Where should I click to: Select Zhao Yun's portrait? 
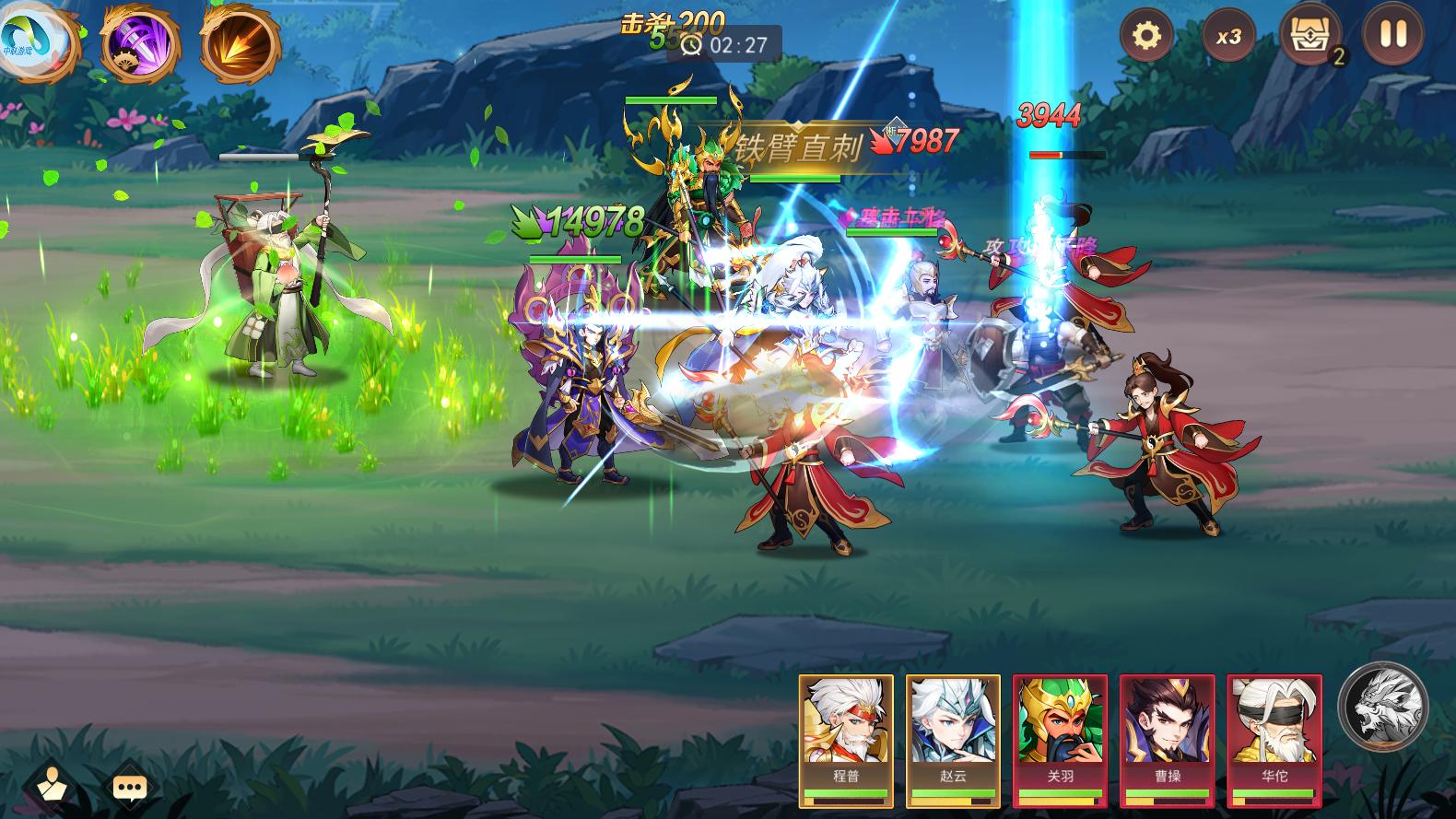[x=954, y=732]
